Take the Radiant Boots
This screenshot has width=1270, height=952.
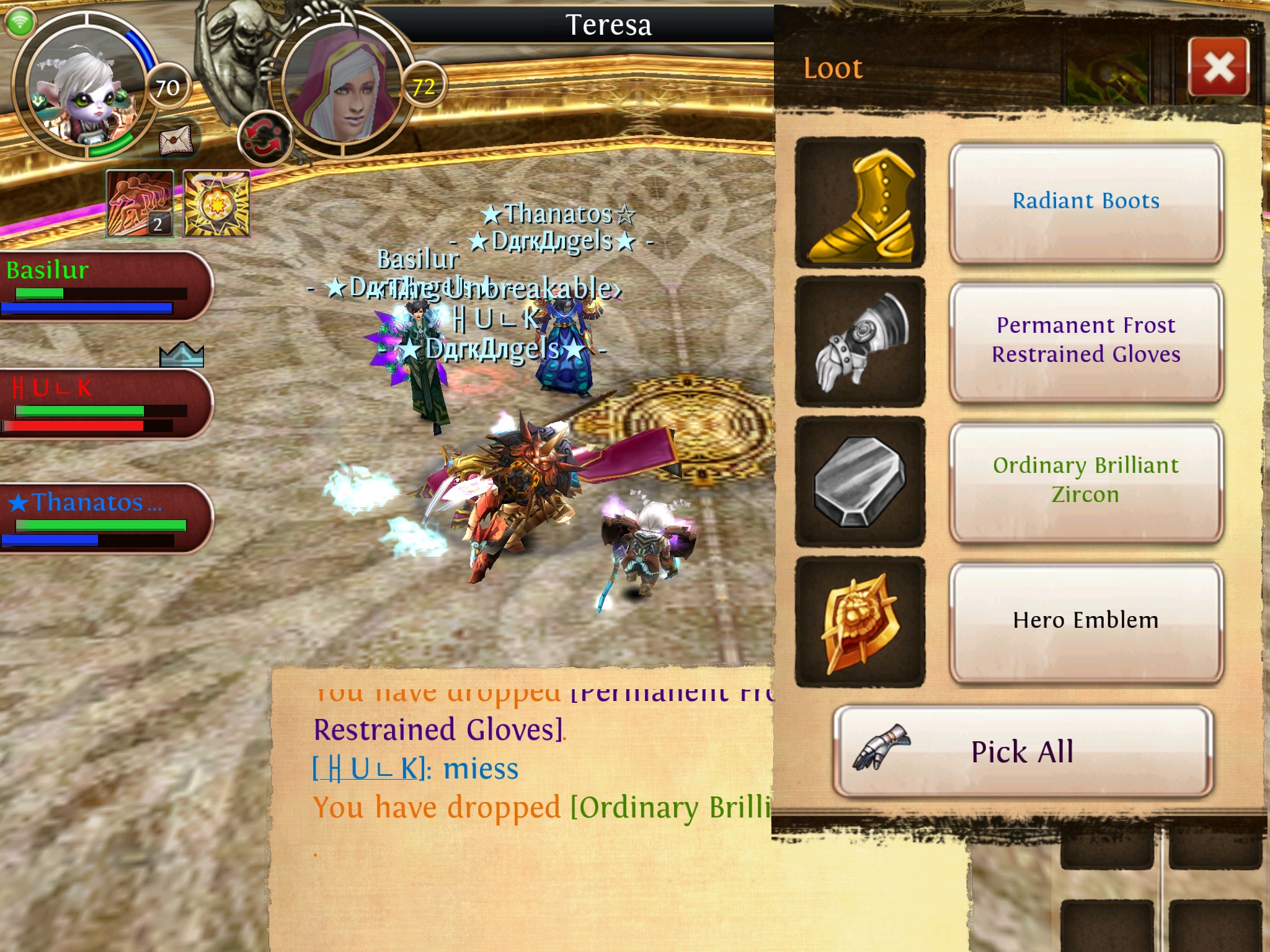coord(1085,202)
